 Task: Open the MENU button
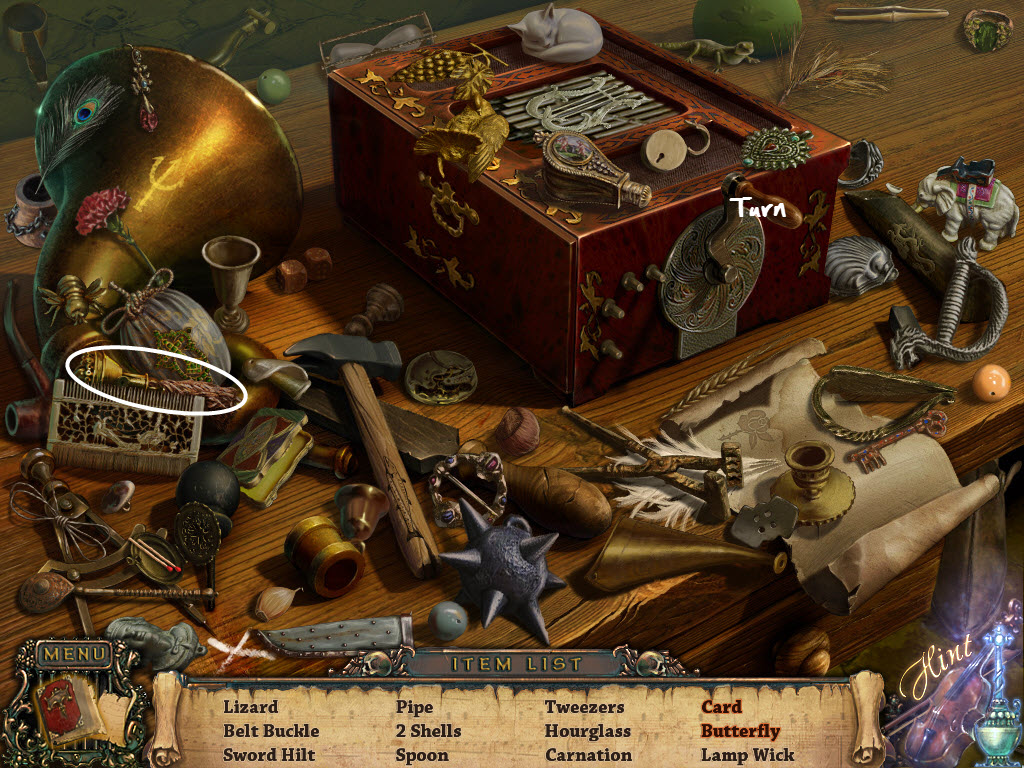(73, 655)
